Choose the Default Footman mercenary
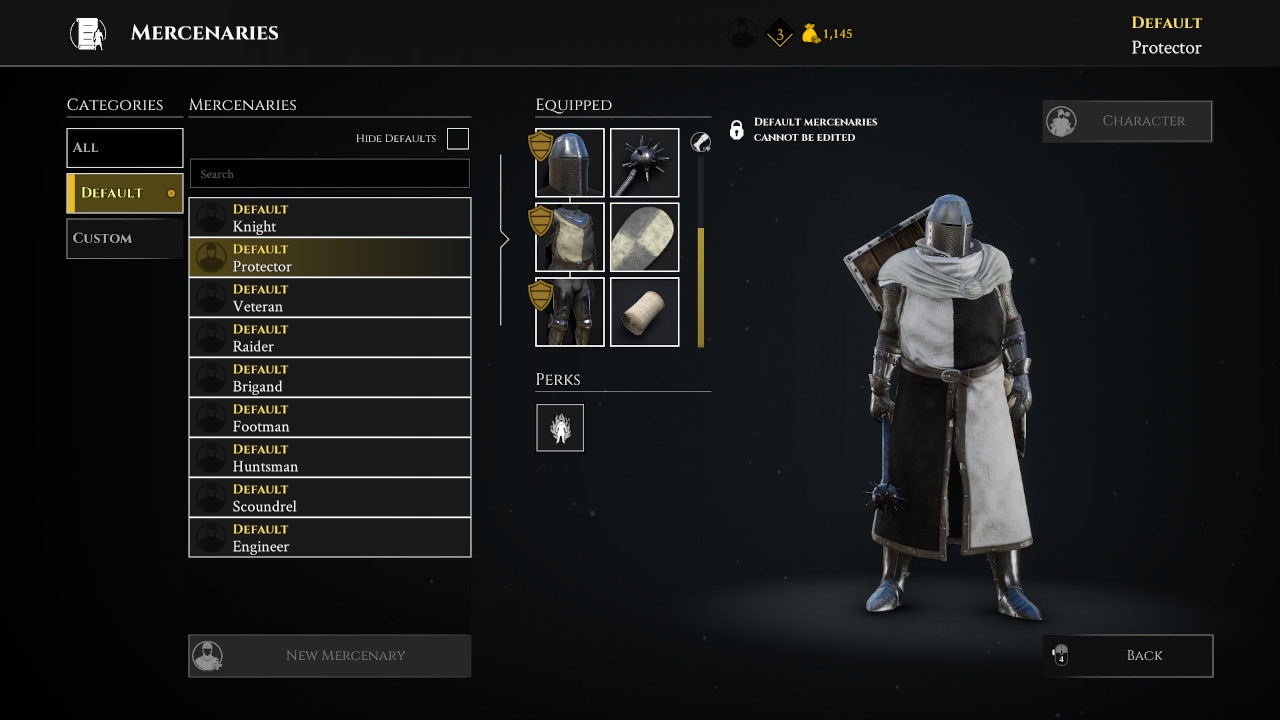1280x720 pixels. (330, 418)
